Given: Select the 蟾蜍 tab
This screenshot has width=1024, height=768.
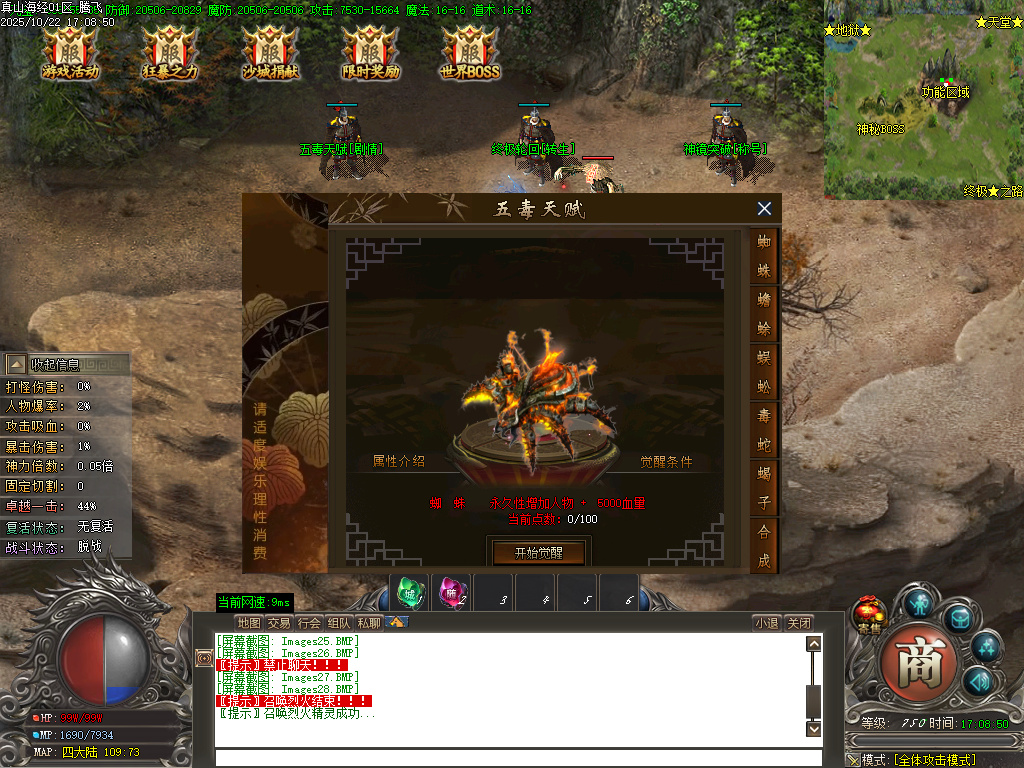Looking at the screenshot, I should click(x=764, y=313).
